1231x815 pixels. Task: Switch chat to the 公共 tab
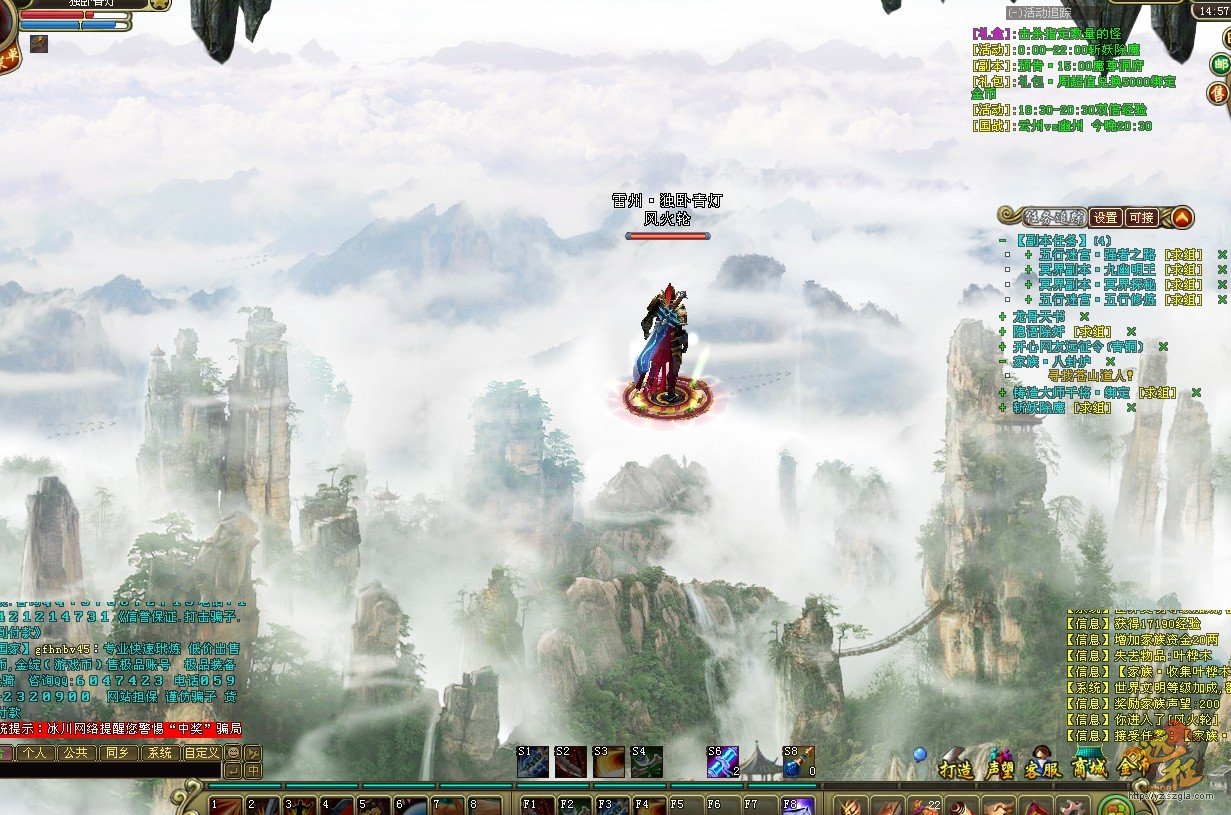(76, 753)
